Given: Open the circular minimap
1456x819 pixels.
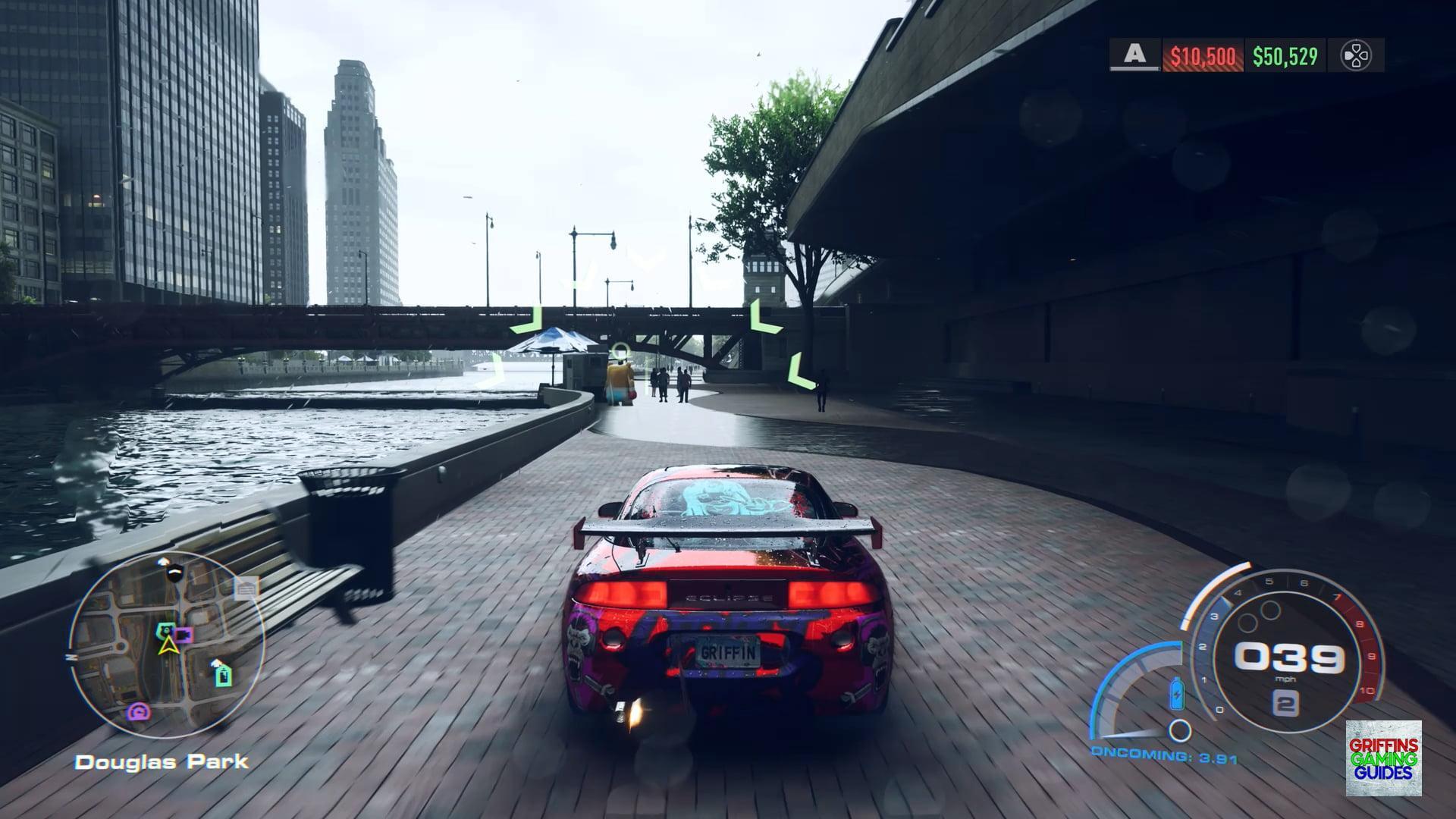Looking at the screenshot, I should tap(168, 645).
